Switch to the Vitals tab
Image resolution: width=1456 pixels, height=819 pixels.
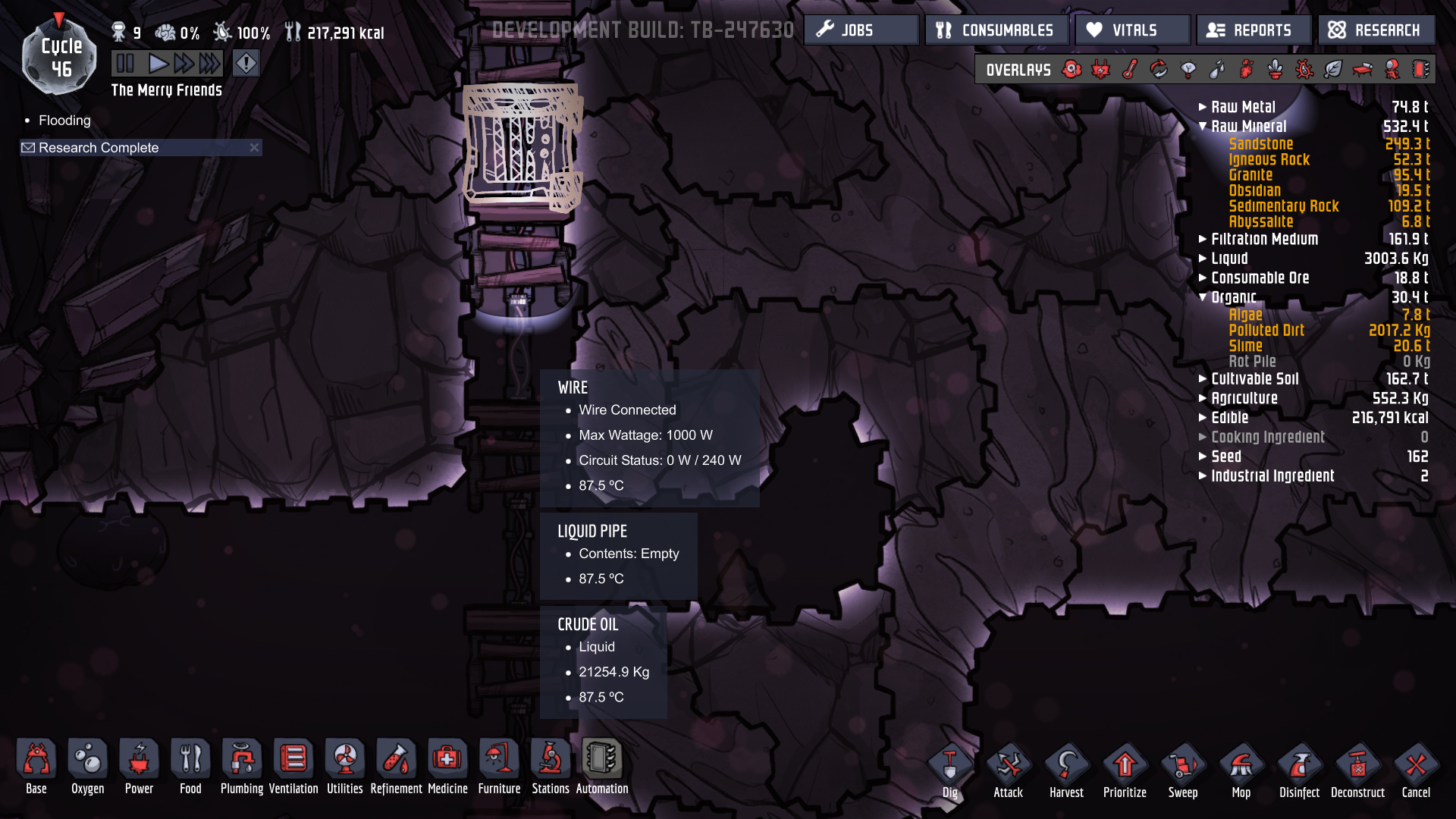coord(1131,30)
